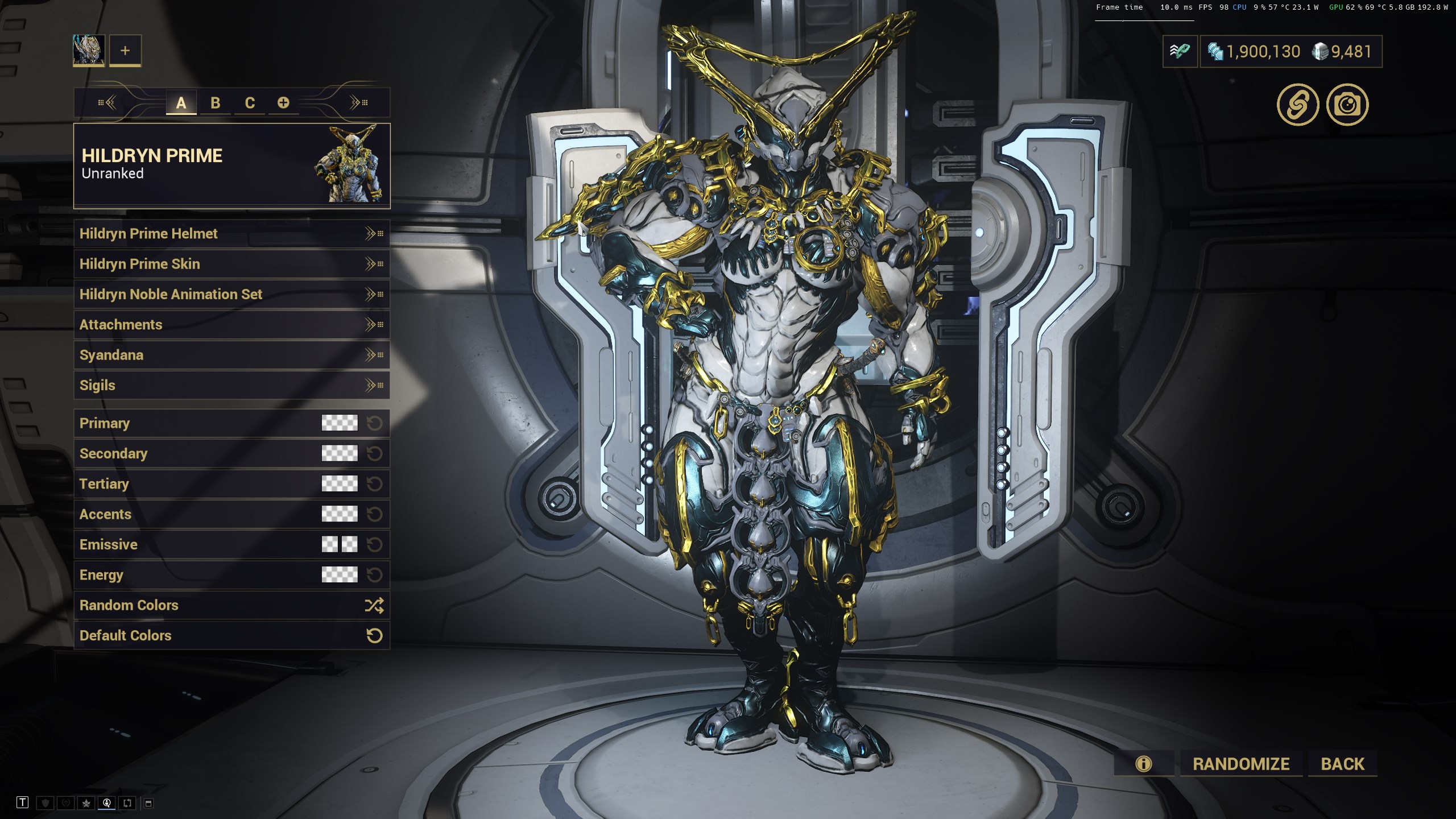Reset the Primary color with its undo arrow

374,423
